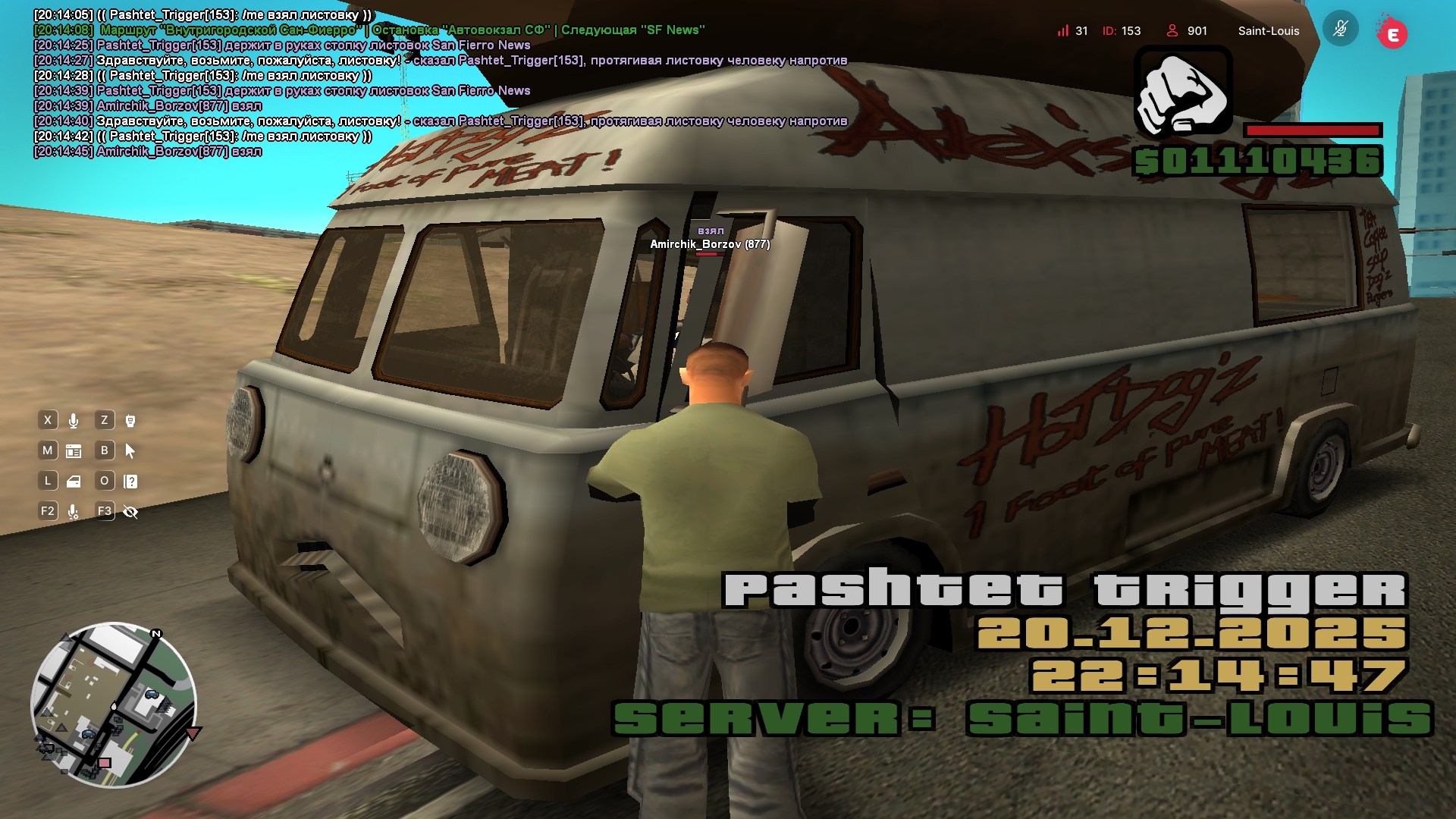The height and width of the screenshot is (819, 1456).
Task: Toggle the crossed-eye hide HUD icon
Action: [130, 512]
